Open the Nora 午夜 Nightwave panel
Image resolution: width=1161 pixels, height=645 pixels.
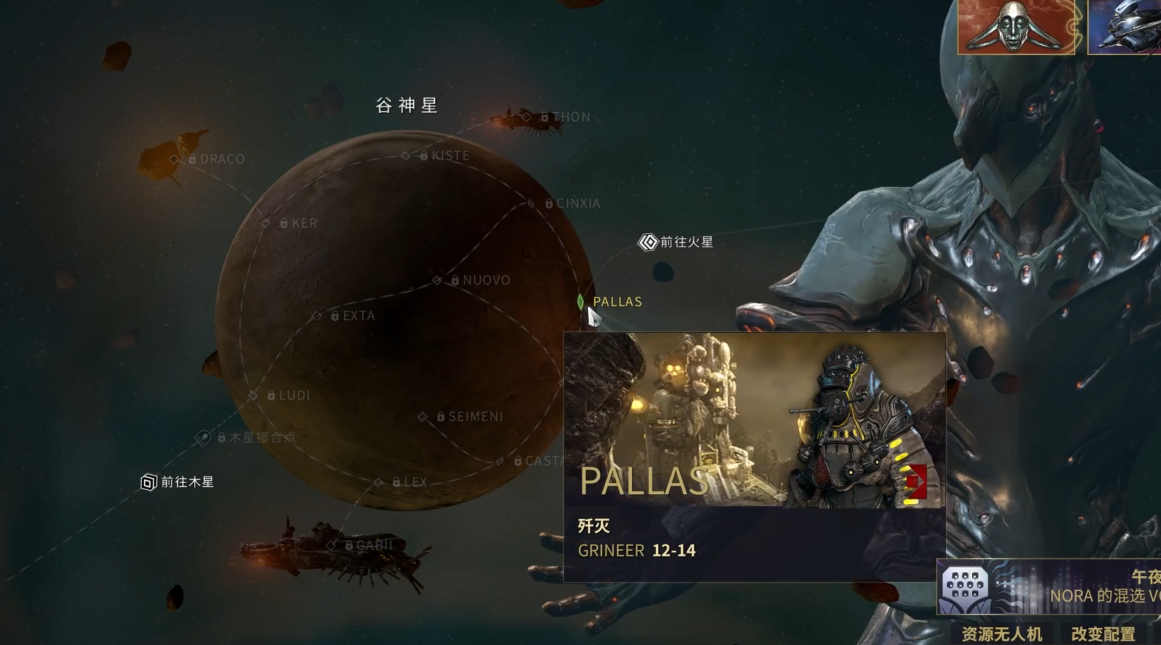click(x=1050, y=587)
